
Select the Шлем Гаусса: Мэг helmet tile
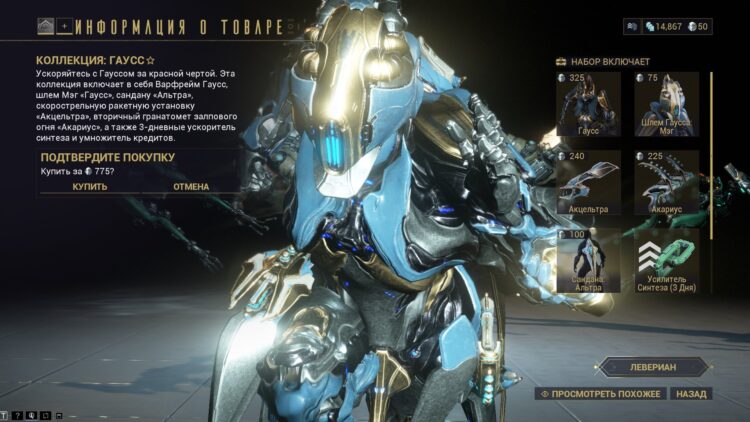click(666, 105)
